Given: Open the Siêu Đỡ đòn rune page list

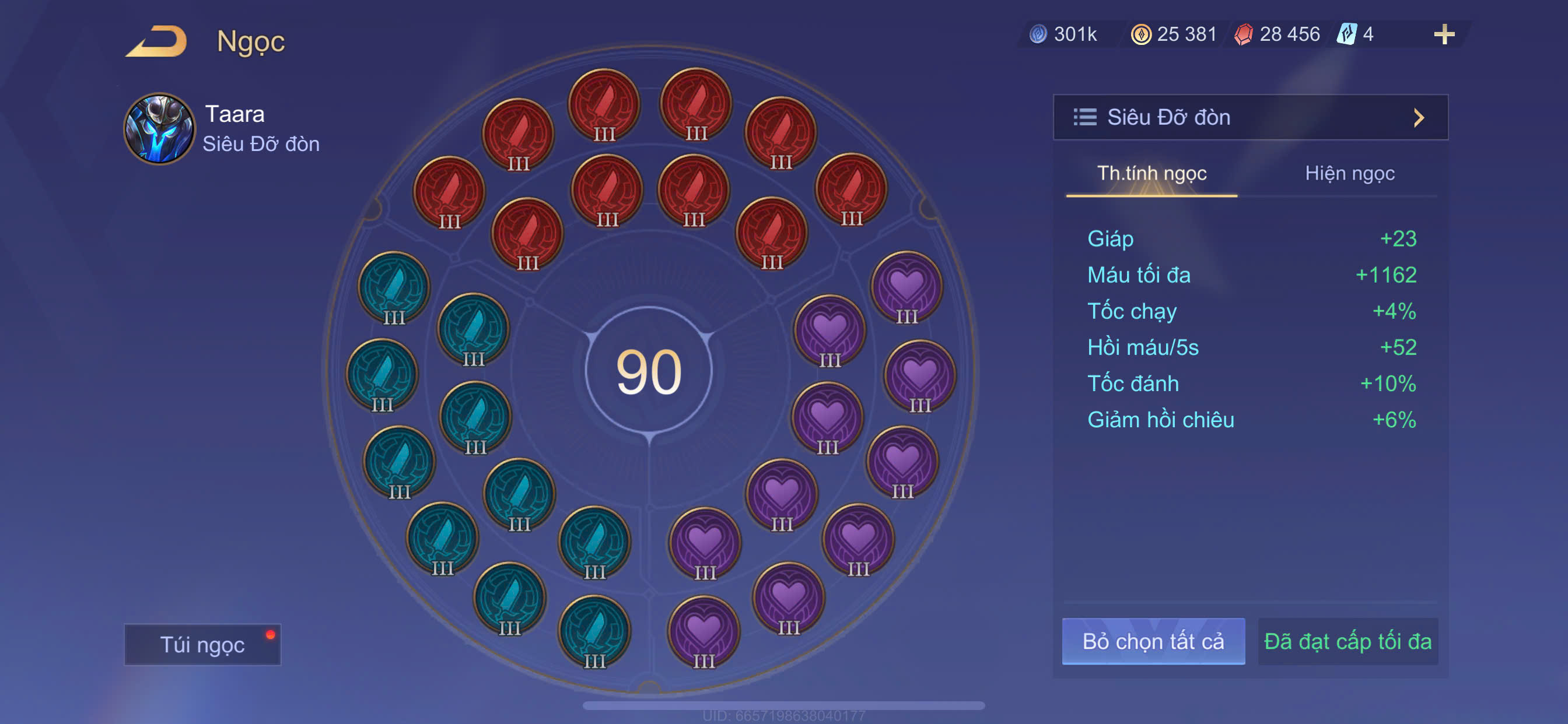Looking at the screenshot, I should pos(1249,117).
